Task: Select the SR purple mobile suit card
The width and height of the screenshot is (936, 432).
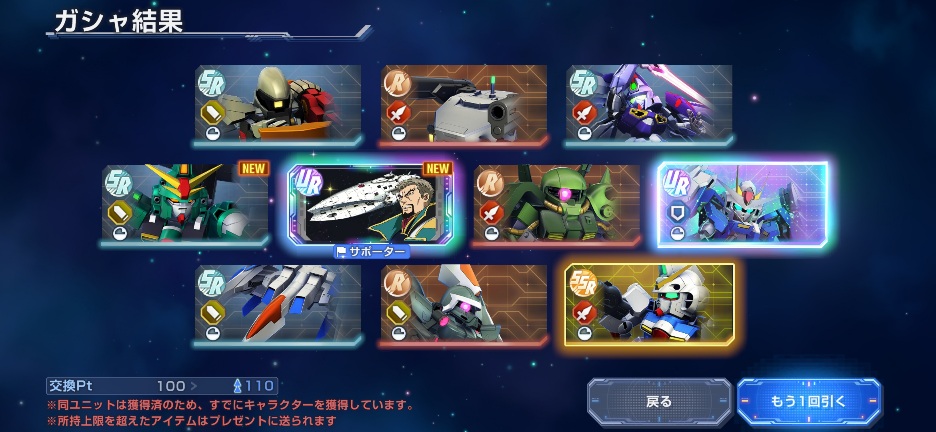Action: [649, 105]
